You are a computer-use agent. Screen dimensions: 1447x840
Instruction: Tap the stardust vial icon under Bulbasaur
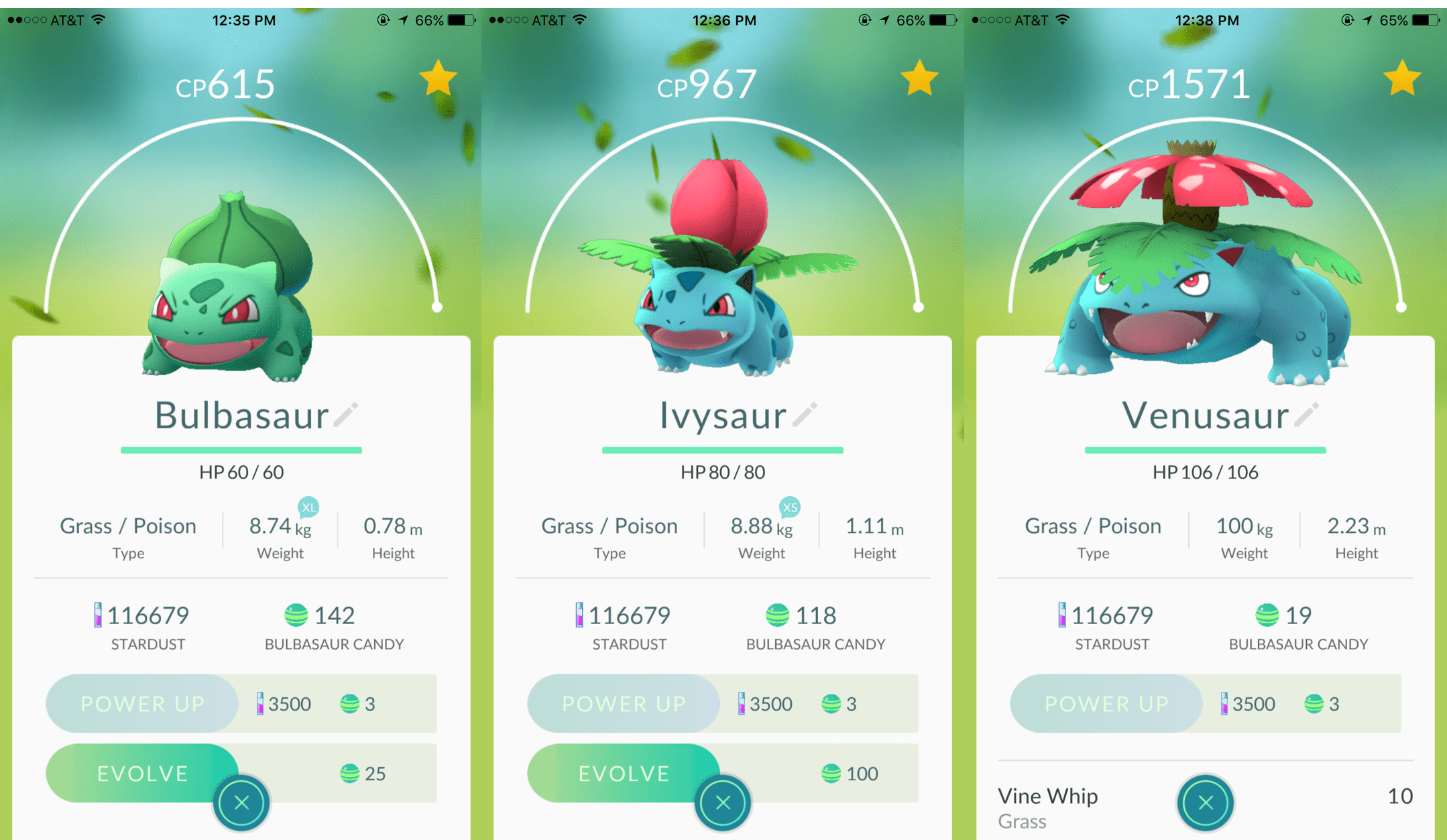click(x=99, y=615)
